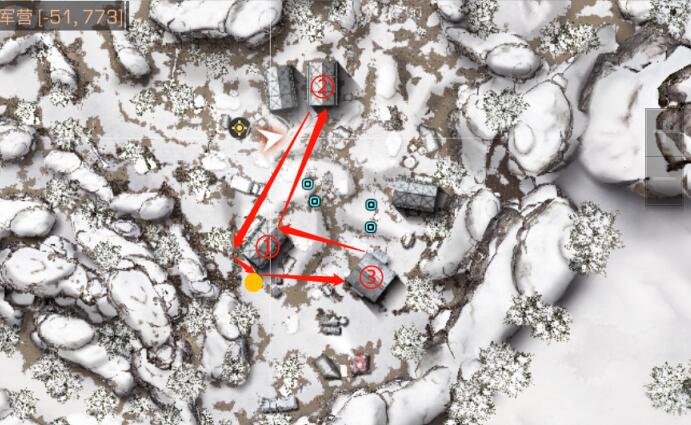This screenshot has height=425, width=691.
Task: Click the yellow crosshair map marker
Action: [239, 127]
